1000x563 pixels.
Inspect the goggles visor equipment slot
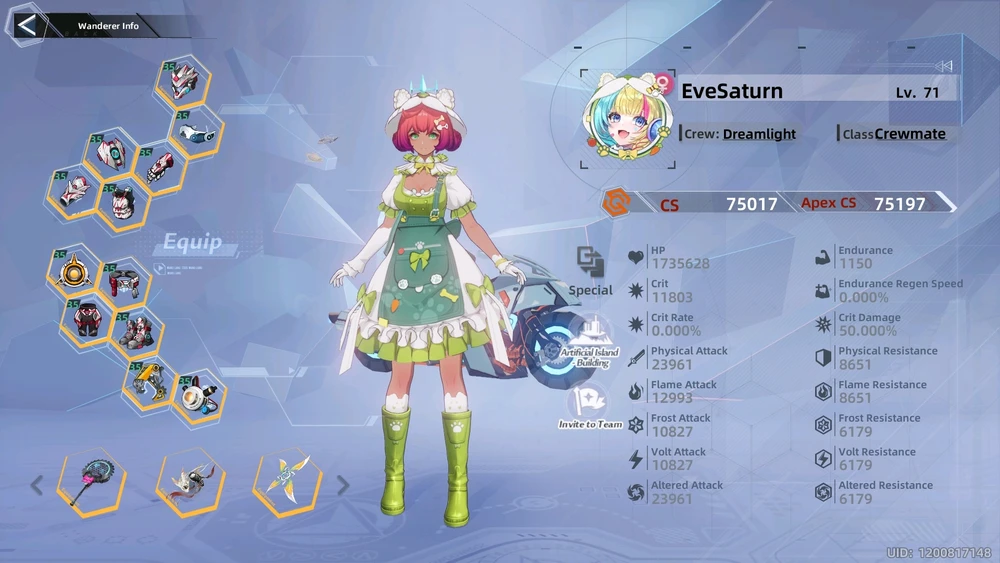pyautogui.click(x=195, y=131)
